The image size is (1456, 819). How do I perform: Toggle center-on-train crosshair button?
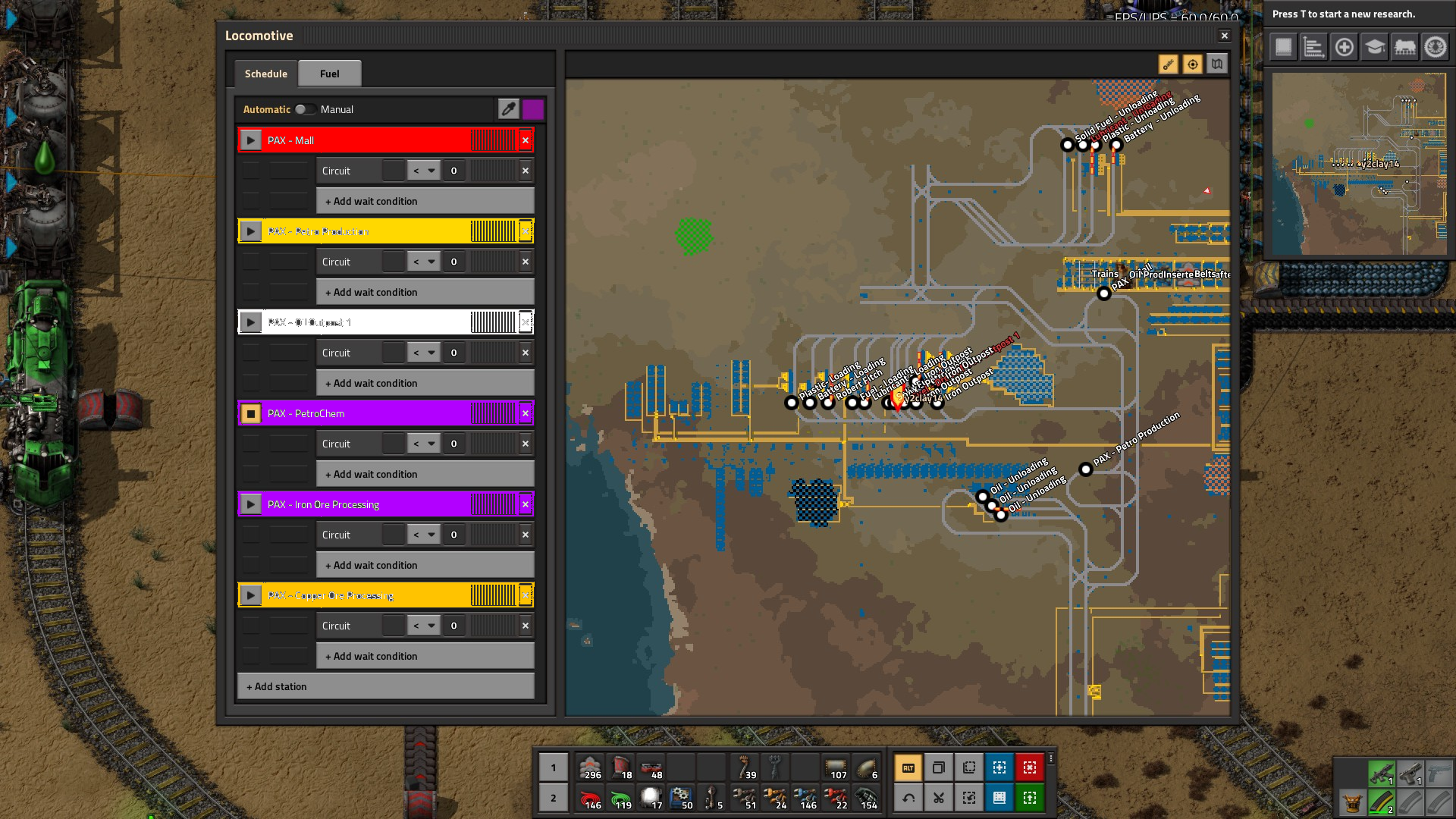(1192, 64)
